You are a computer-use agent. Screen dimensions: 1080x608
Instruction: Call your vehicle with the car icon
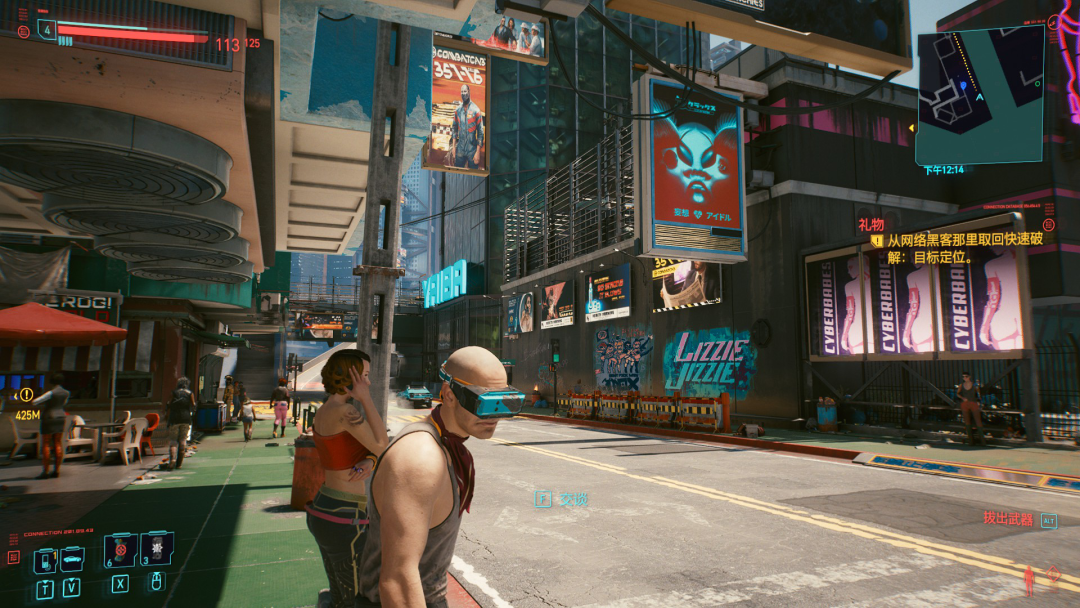point(72,560)
